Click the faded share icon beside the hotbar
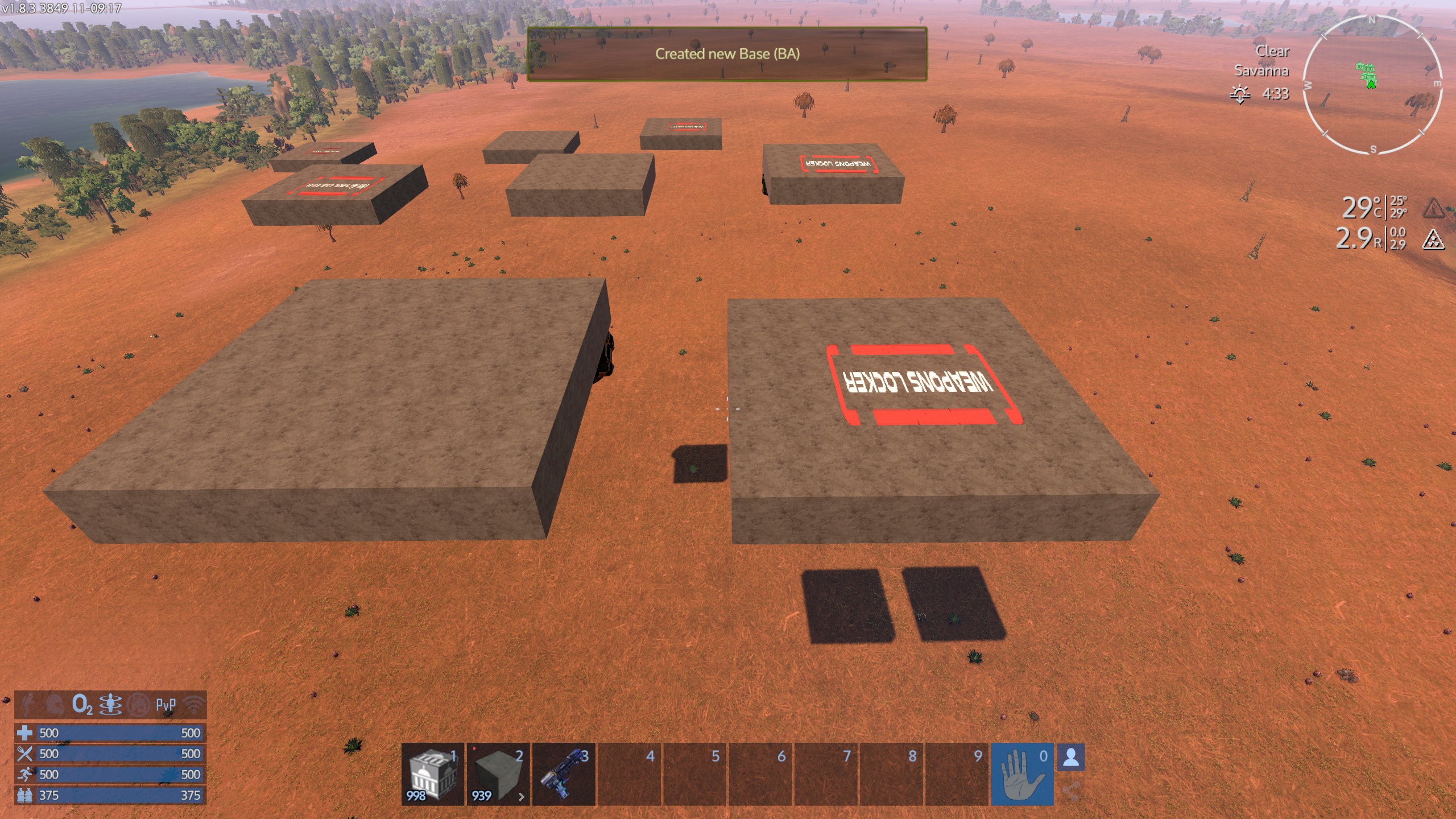Viewport: 1456px width, 819px height. [x=1071, y=791]
